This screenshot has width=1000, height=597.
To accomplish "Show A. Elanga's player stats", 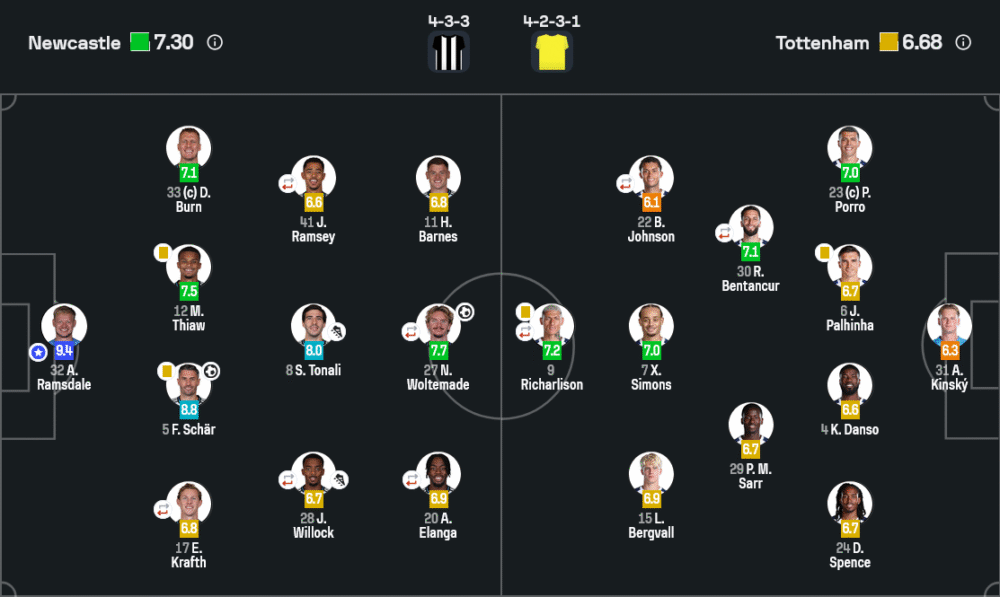I will pos(438,474).
